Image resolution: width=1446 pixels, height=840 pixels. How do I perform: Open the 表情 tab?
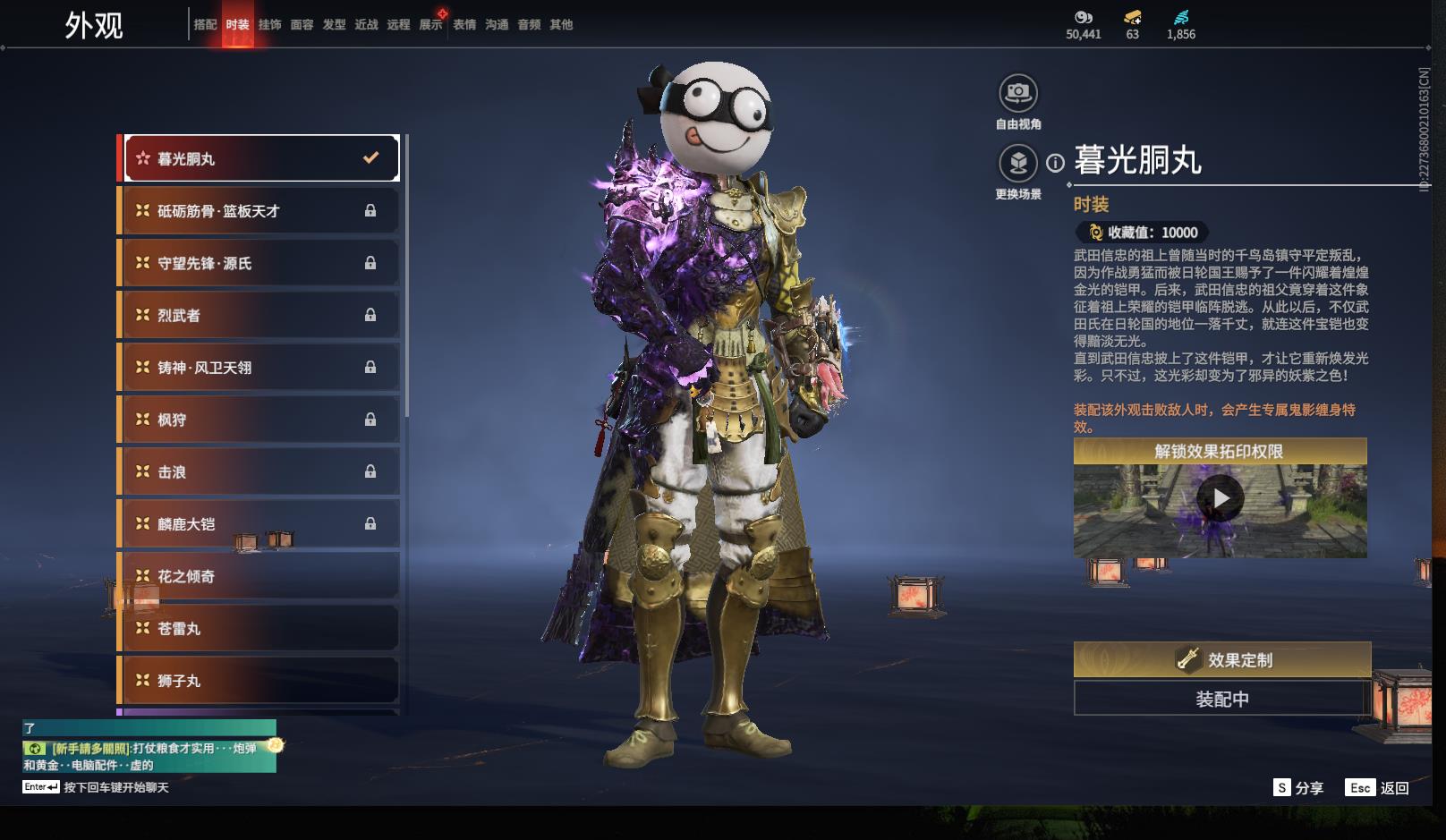point(464,25)
